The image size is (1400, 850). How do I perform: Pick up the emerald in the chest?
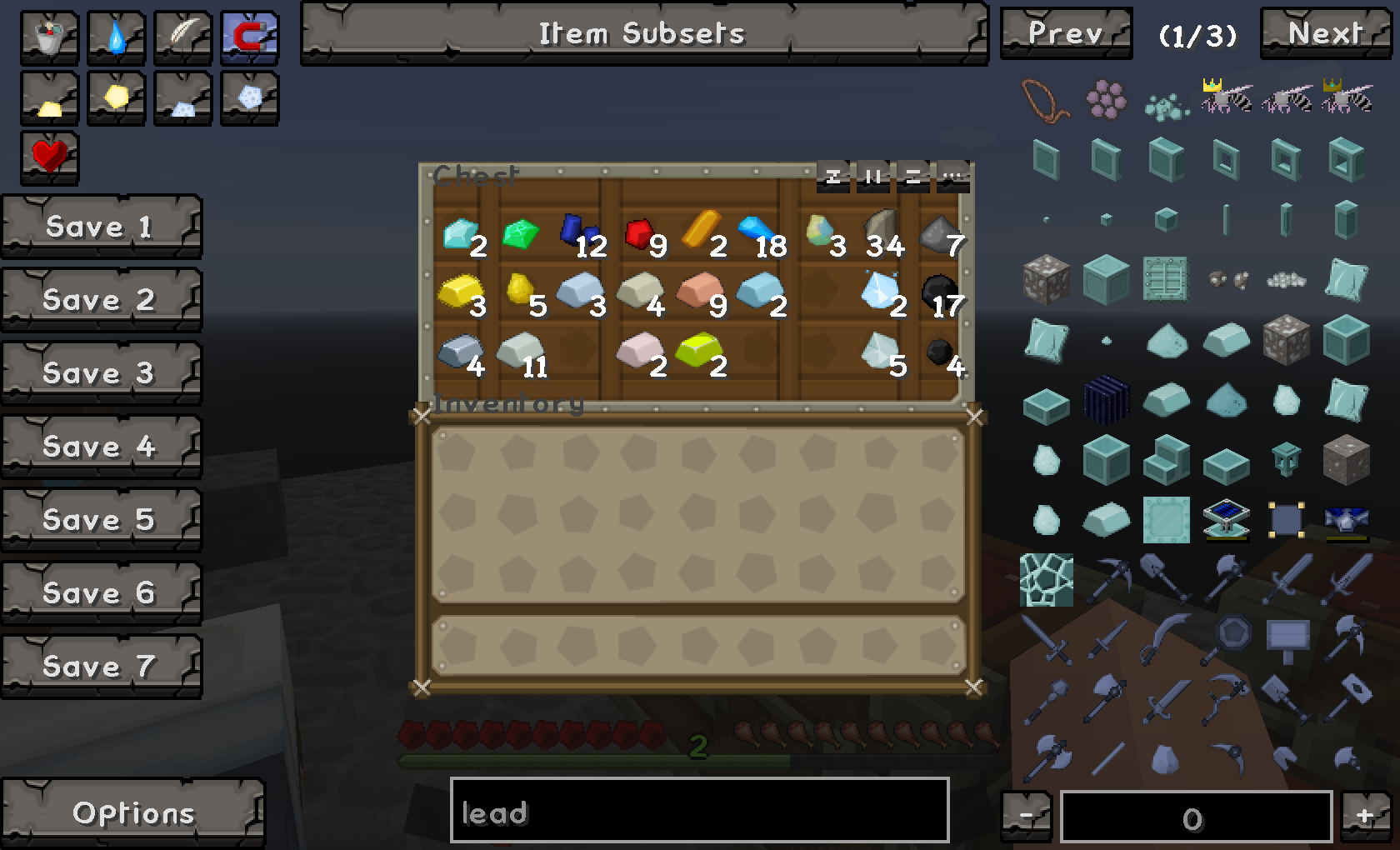521,233
